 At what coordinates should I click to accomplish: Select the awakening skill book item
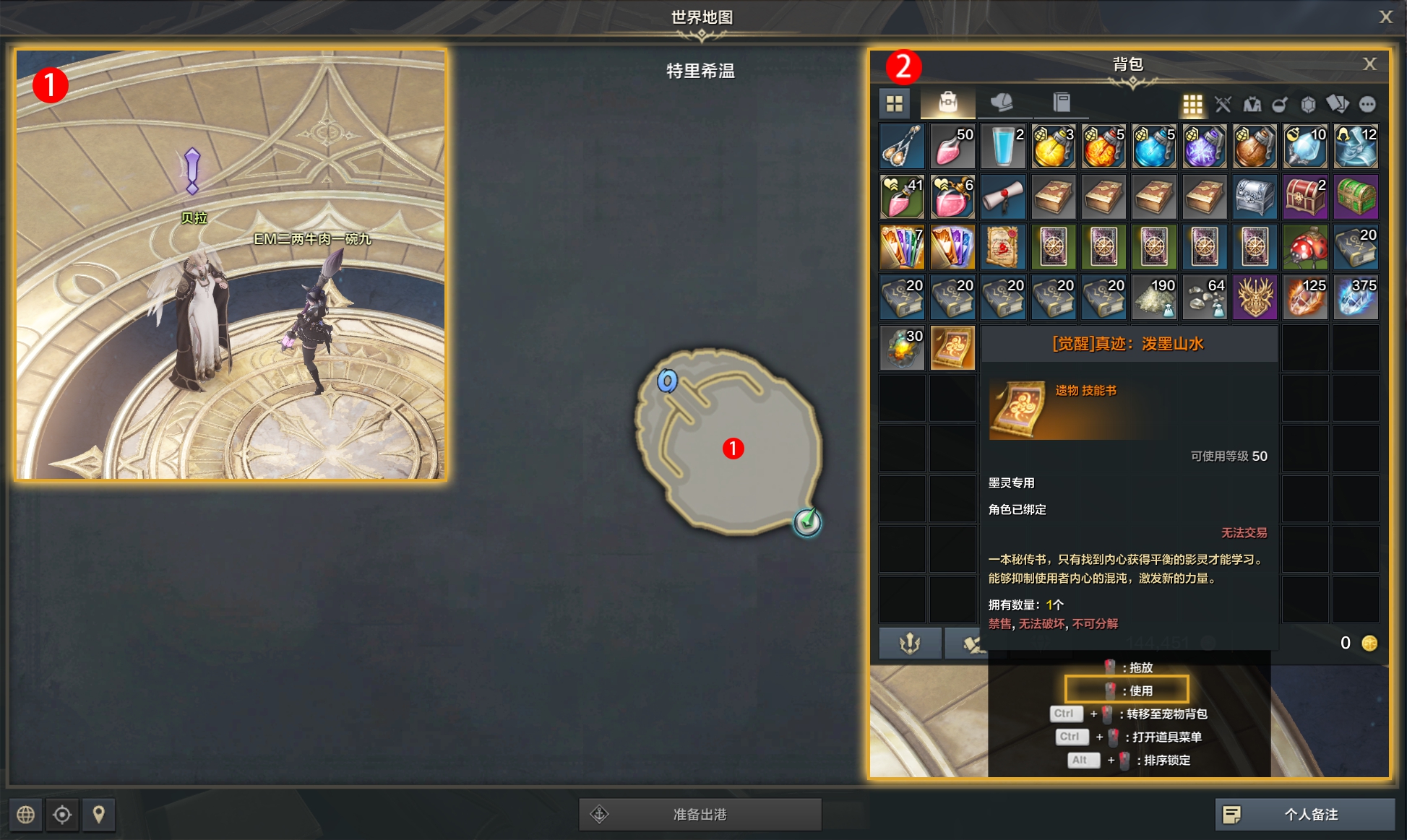(x=952, y=347)
